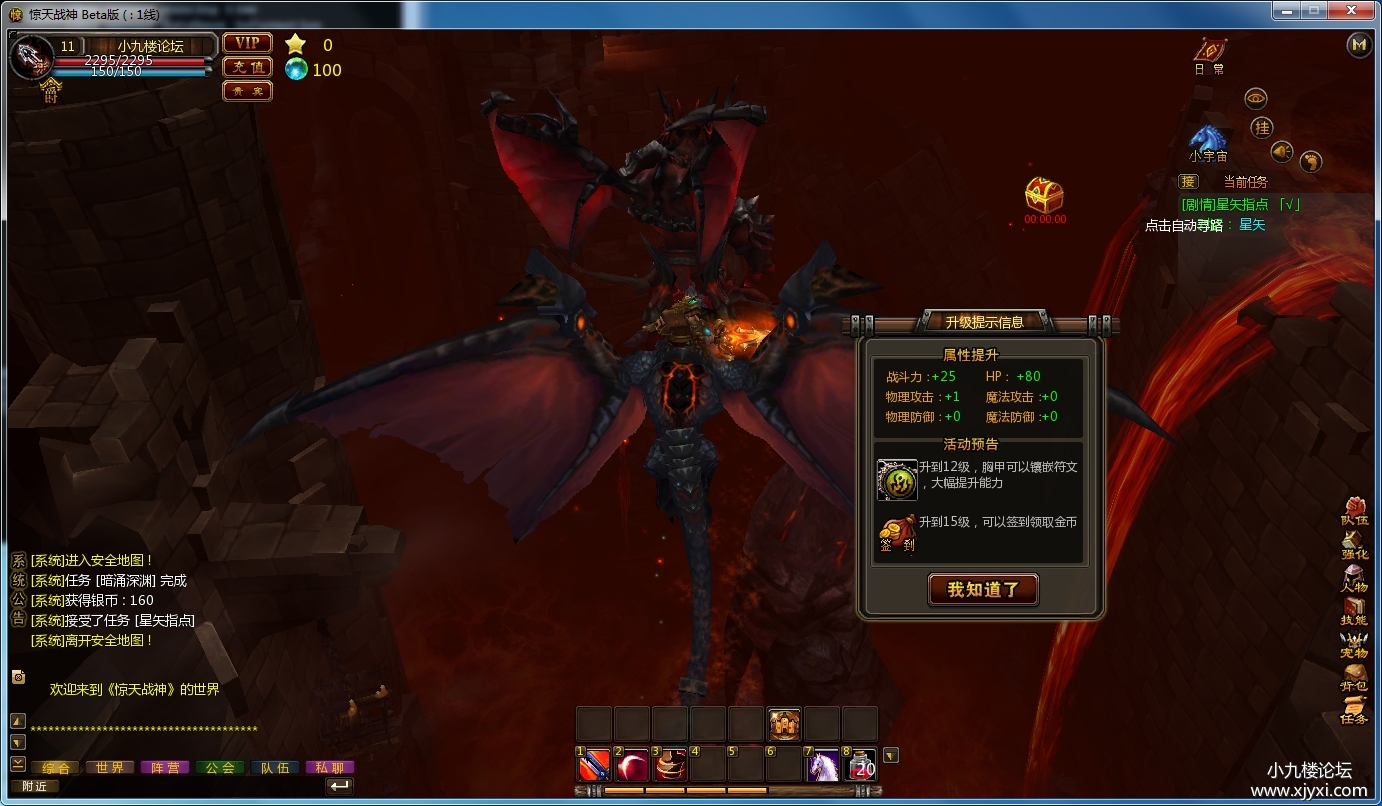1382x806 pixels.
Task: Toggle the speaker sound button
Action: [1281, 151]
